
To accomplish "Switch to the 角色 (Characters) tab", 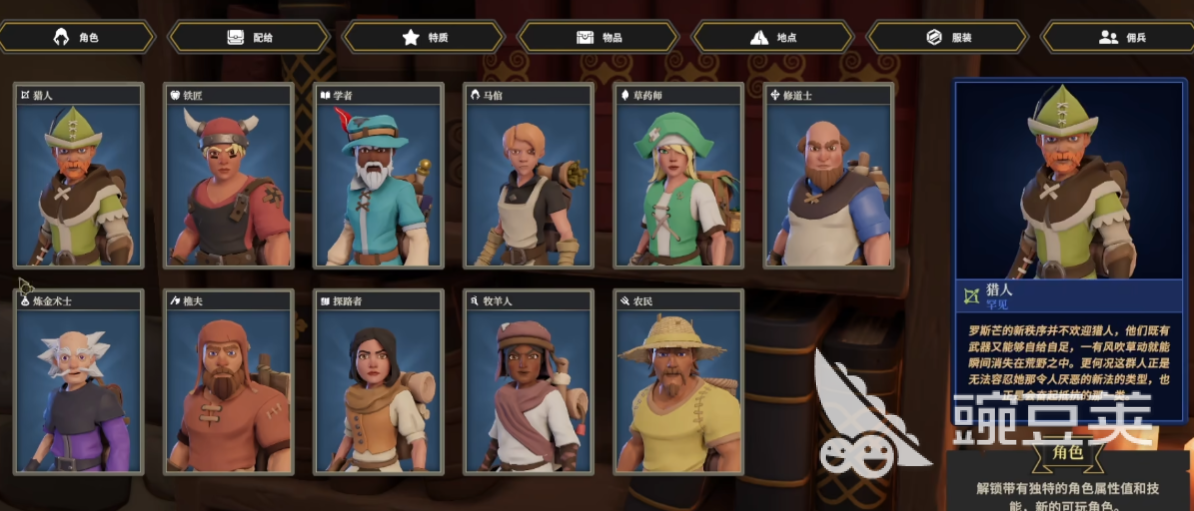I will point(78,37).
